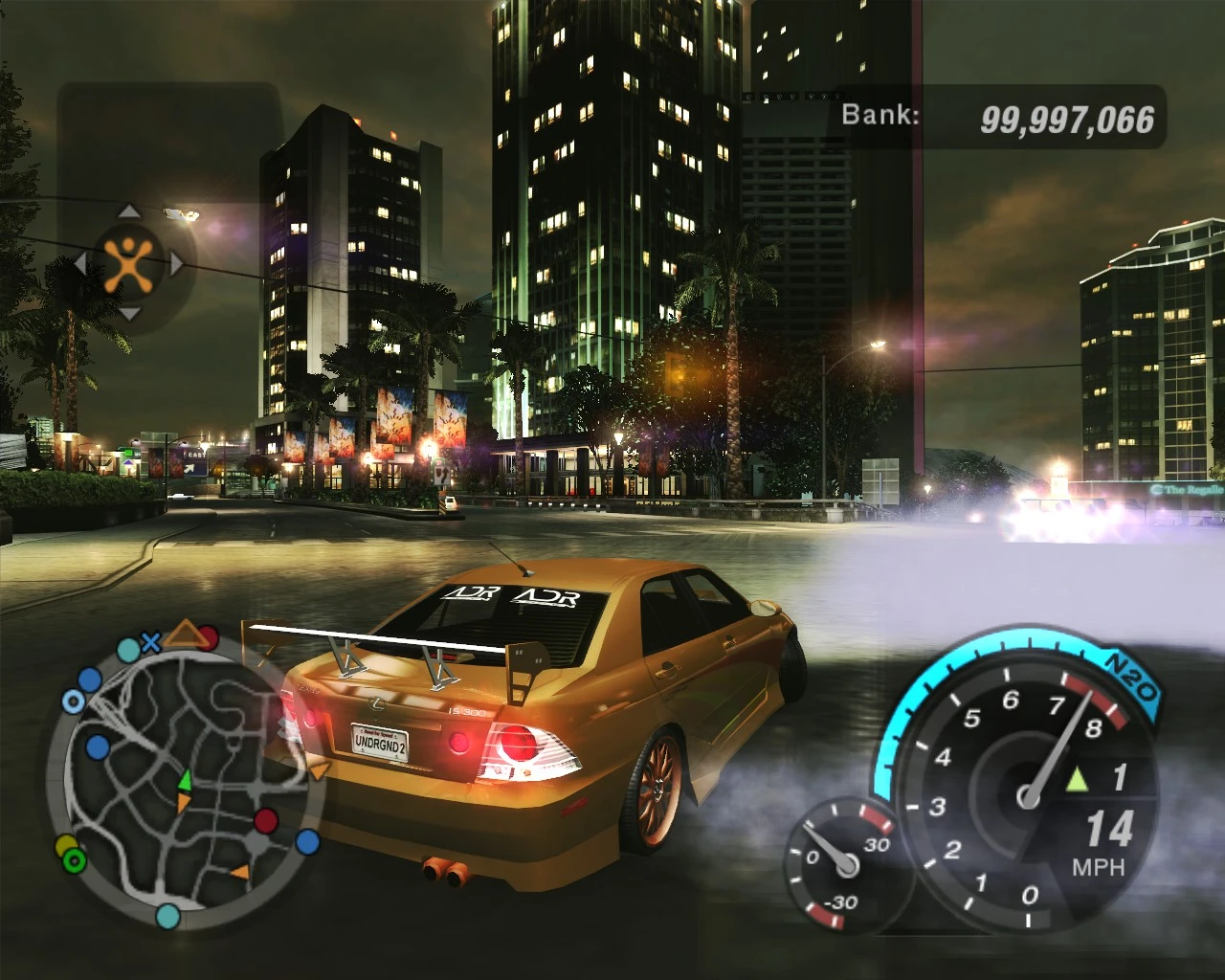Click the orange navigator figure icon
Image resolution: width=1225 pixels, height=980 pixels.
[127, 265]
